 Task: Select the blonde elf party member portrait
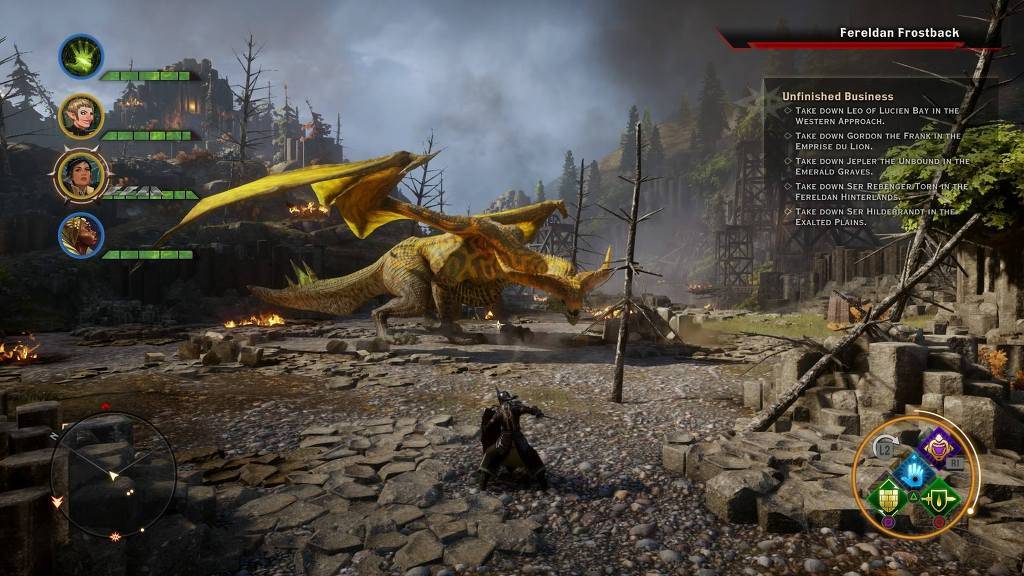point(79,115)
